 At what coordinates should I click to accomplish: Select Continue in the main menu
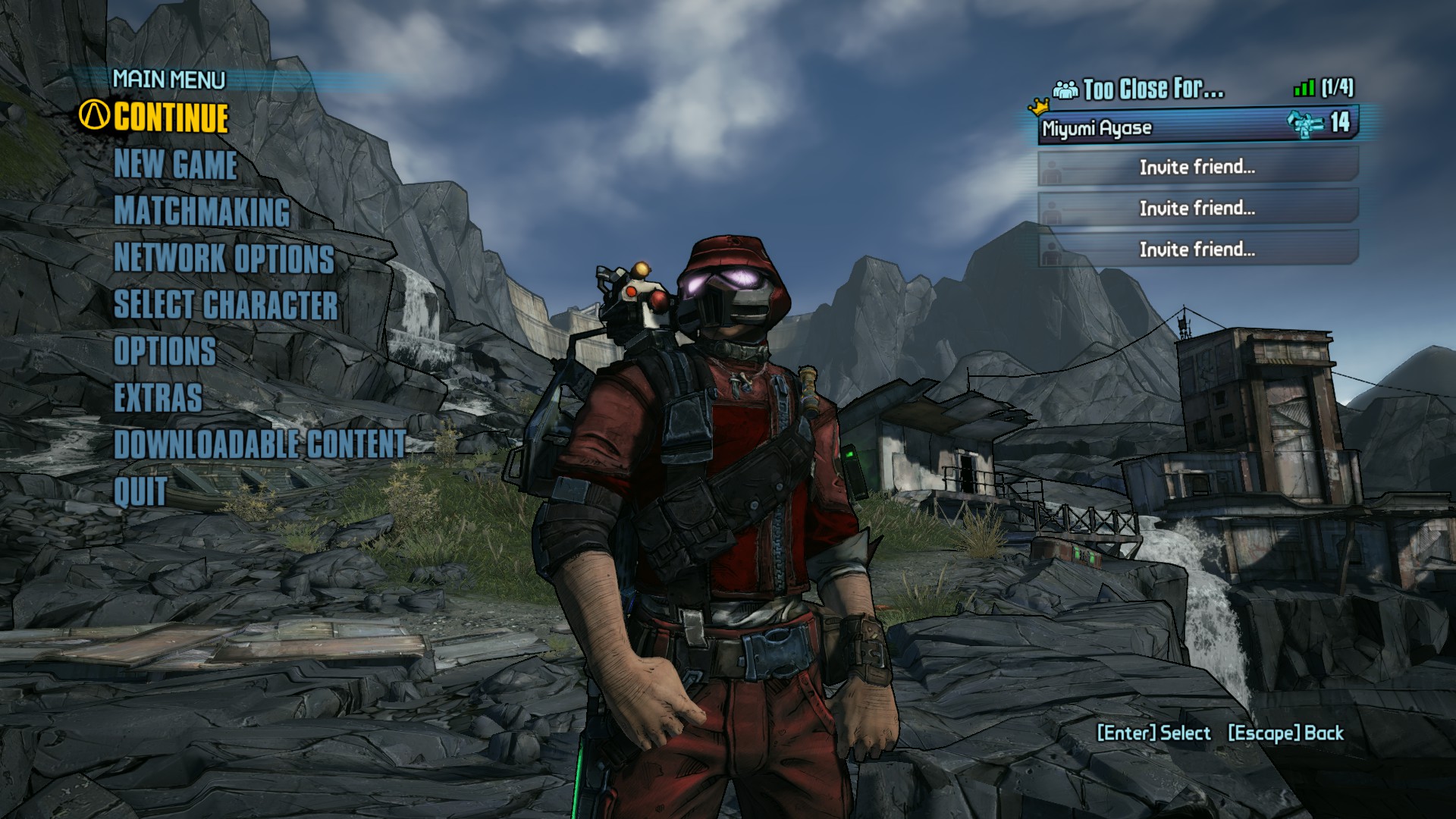coord(171,118)
